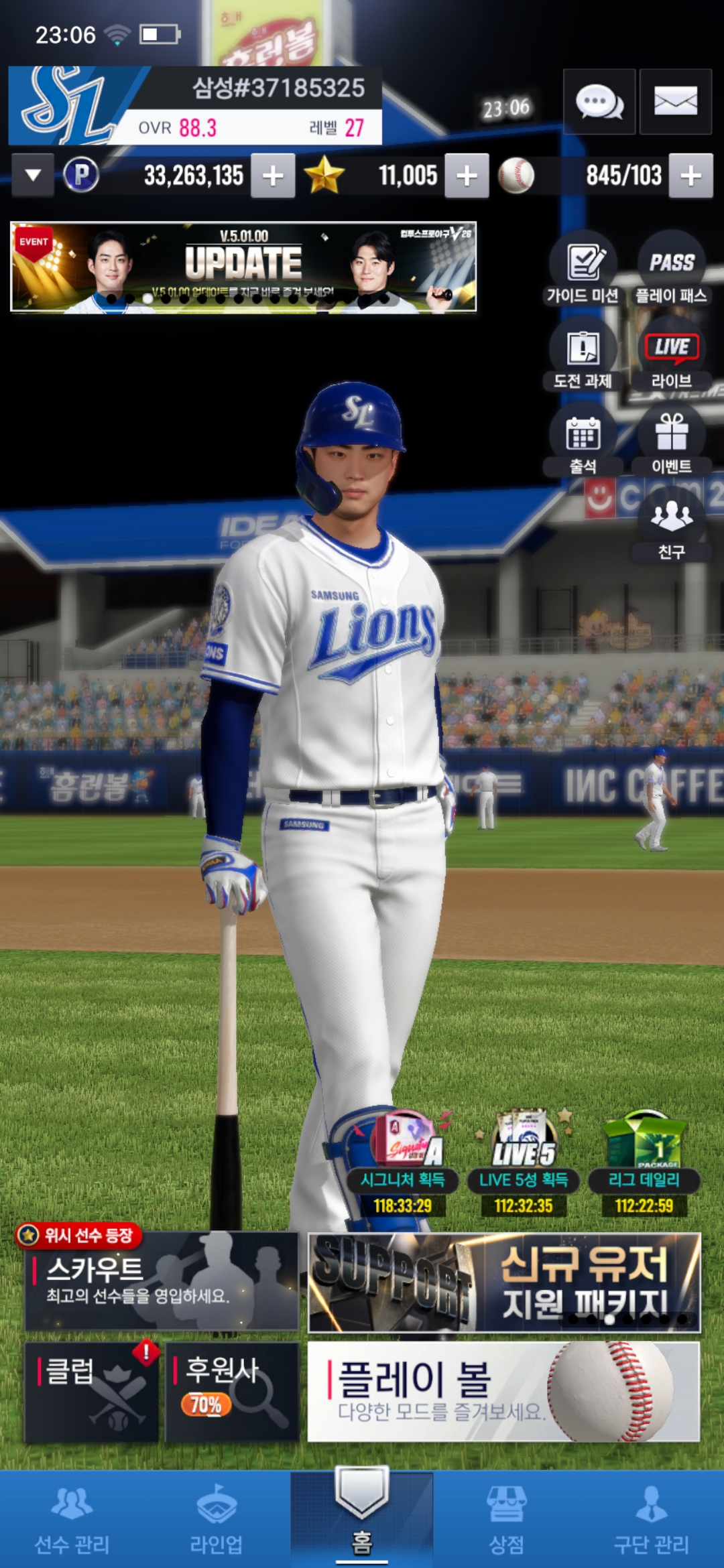This screenshot has width=724, height=1568.
Task: Add more gold stars with plus button
Action: (467, 176)
